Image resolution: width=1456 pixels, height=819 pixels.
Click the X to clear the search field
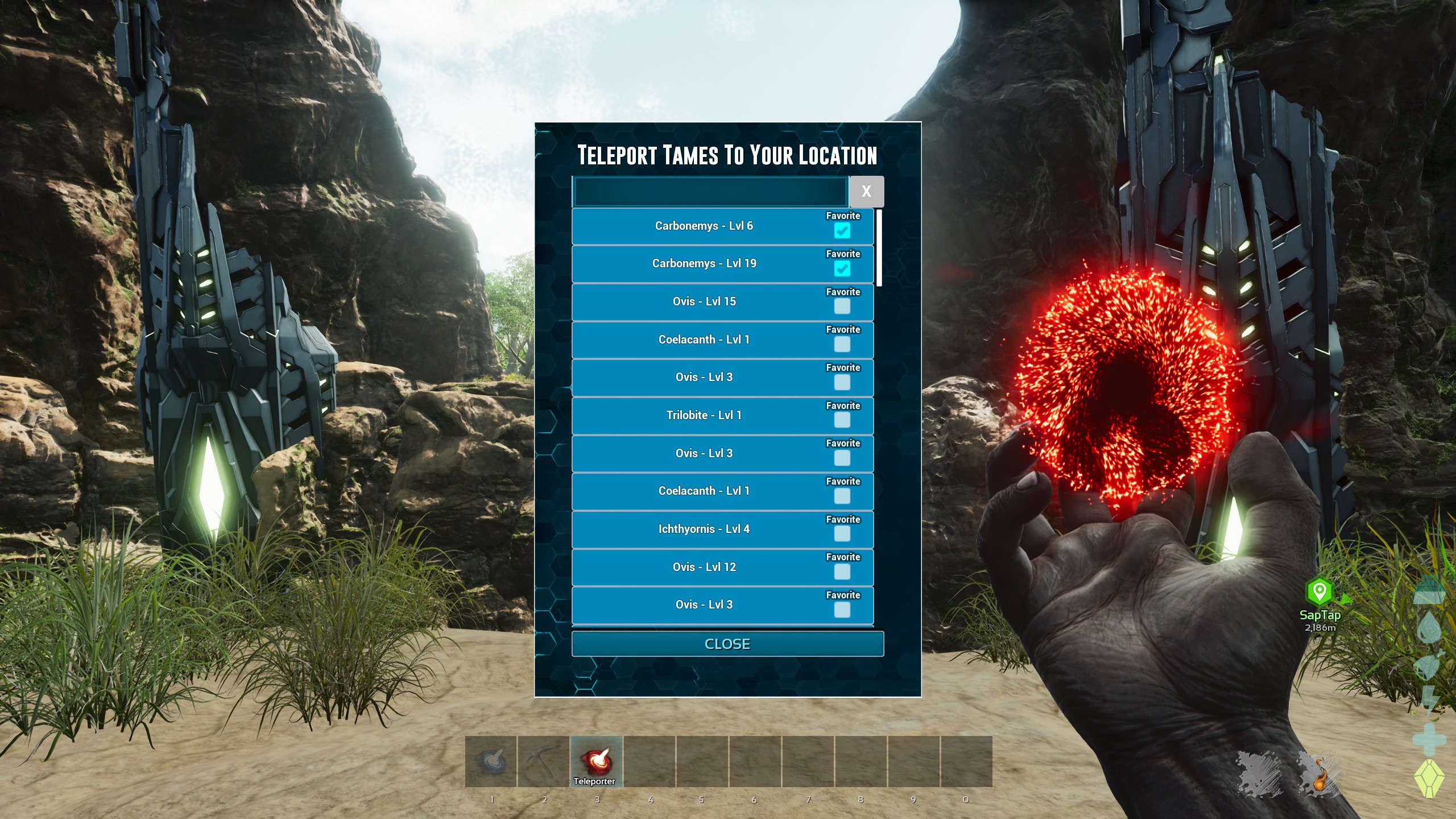pyautogui.click(x=867, y=192)
